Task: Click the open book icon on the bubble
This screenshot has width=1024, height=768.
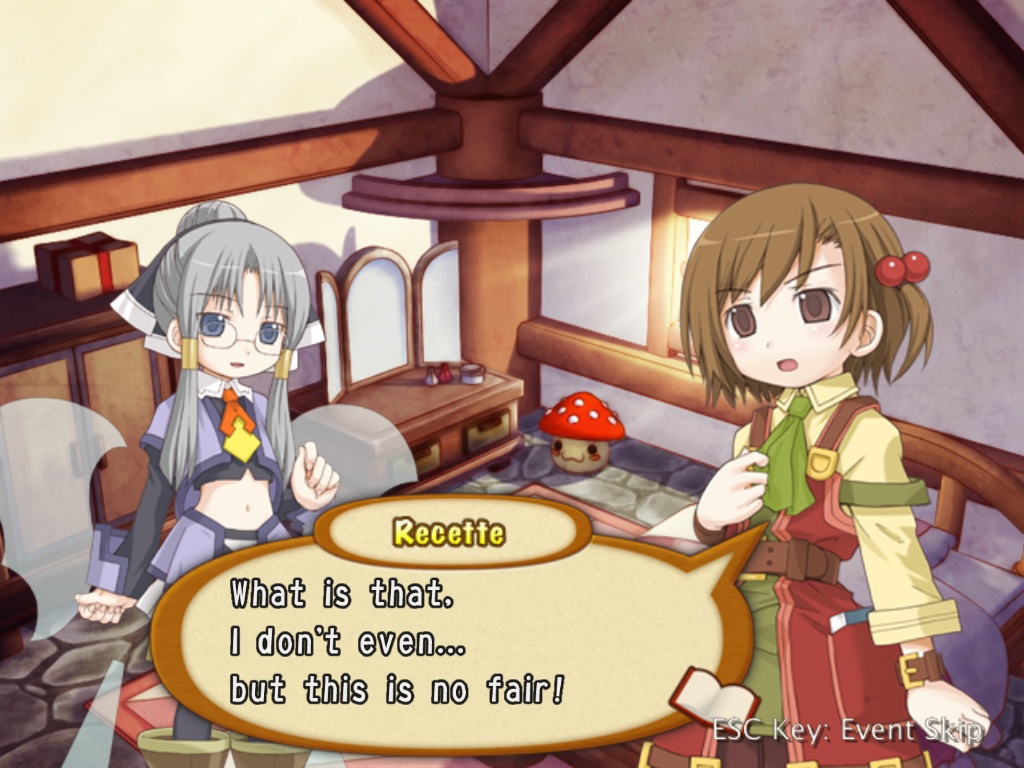Action: (x=712, y=696)
